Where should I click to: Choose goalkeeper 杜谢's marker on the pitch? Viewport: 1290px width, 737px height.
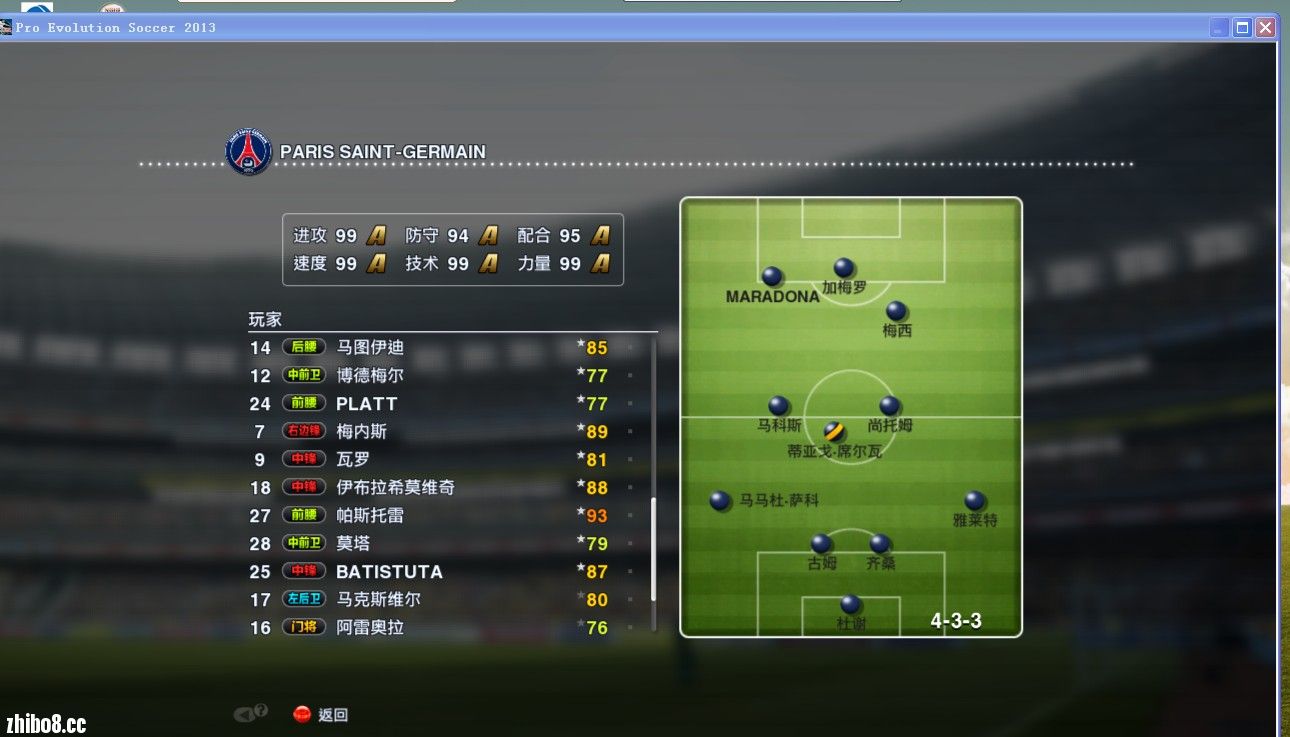[x=850, y=604]
